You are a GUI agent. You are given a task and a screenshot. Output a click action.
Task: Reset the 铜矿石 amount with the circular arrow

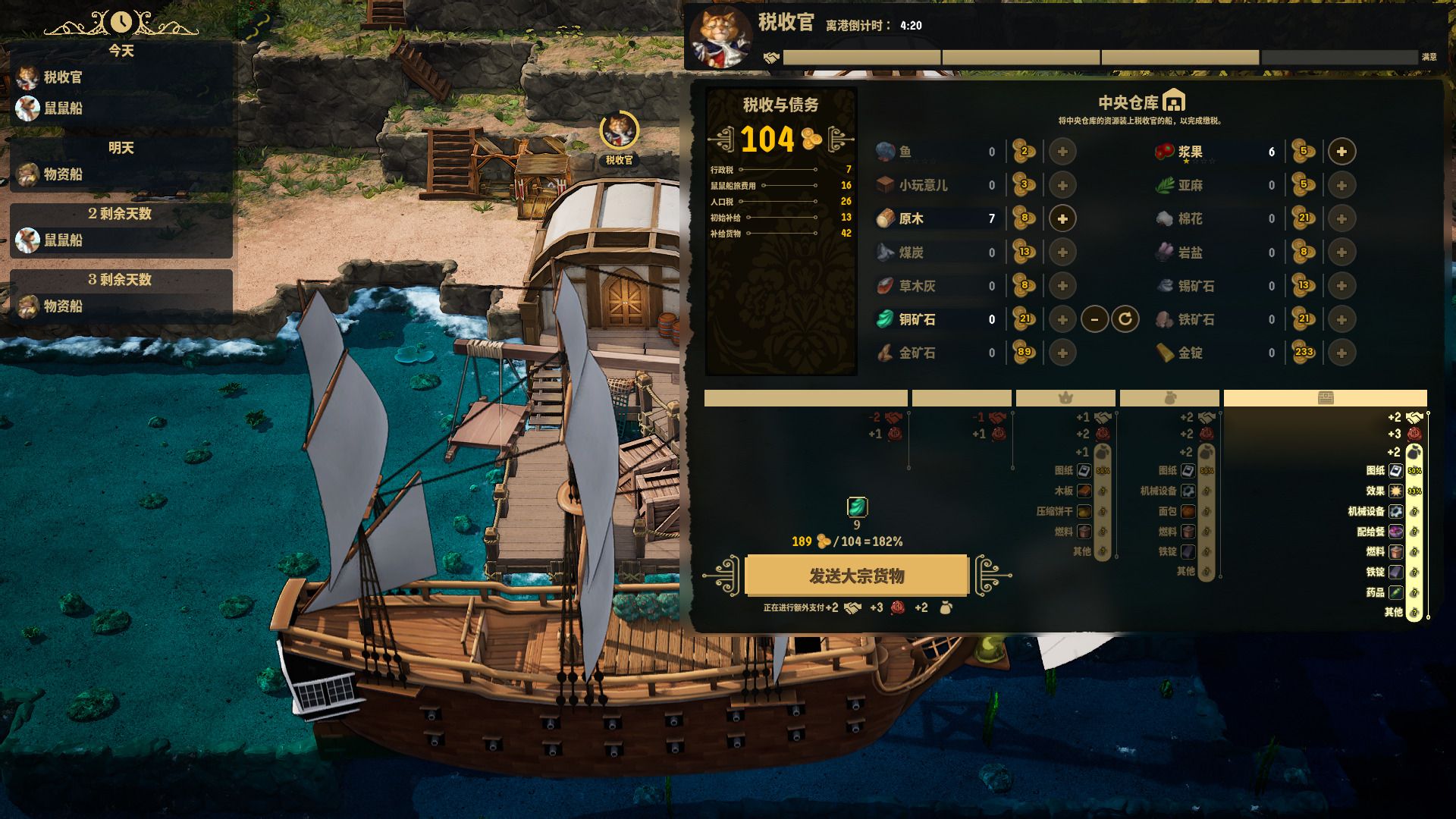coord(1125,319)
